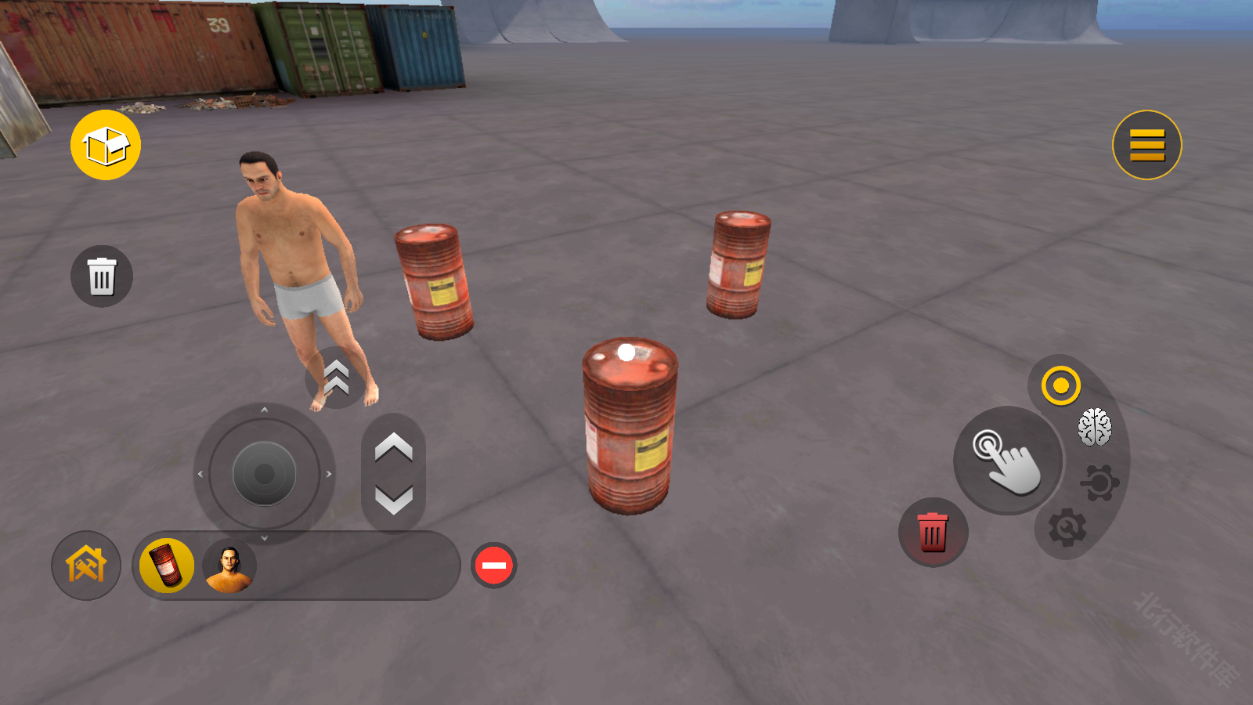Open the yellow box spawn menu

point(106,146)
